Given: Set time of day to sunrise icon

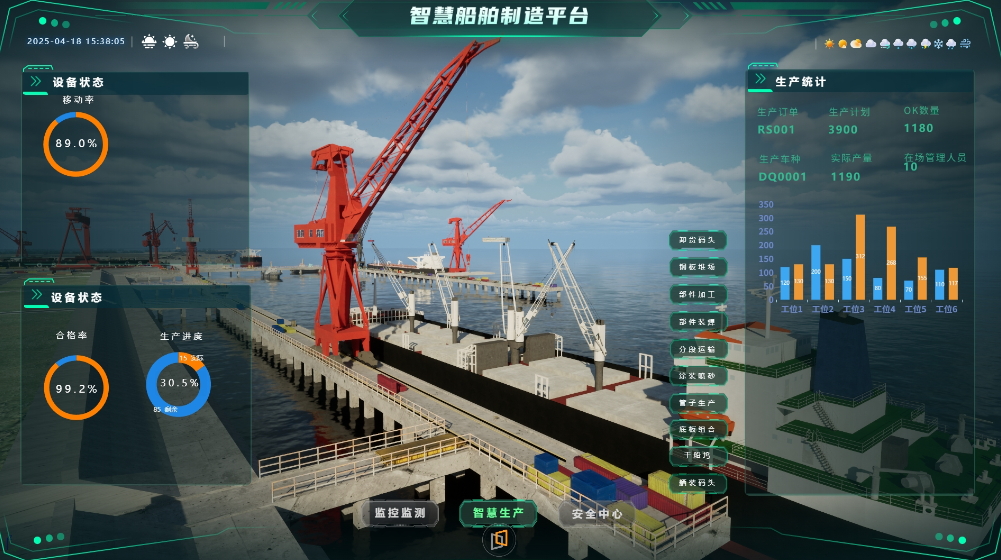Looking at the screenshot, I should 149,42.
